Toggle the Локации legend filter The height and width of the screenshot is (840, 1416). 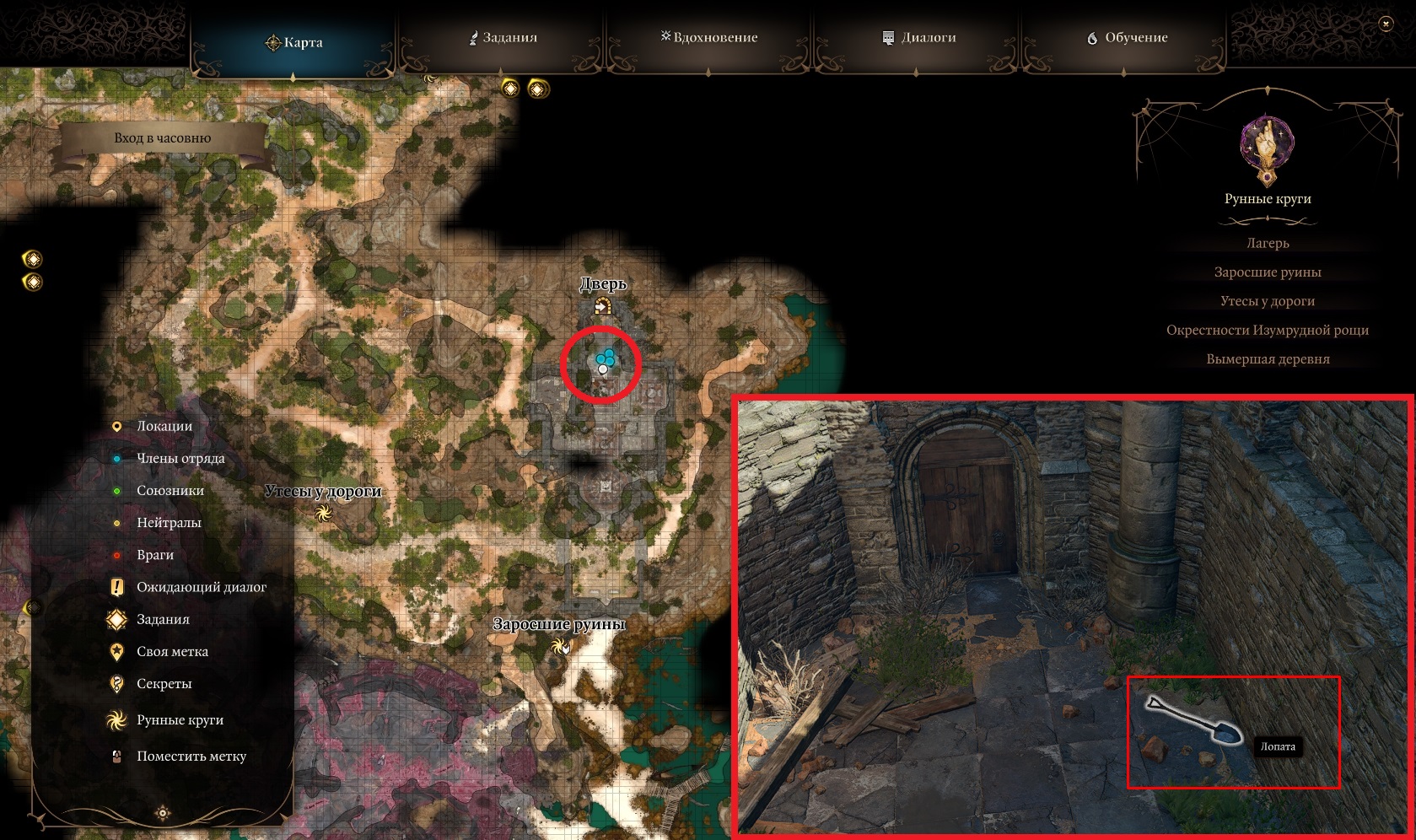pyautogui.click(x=164, y=426)
